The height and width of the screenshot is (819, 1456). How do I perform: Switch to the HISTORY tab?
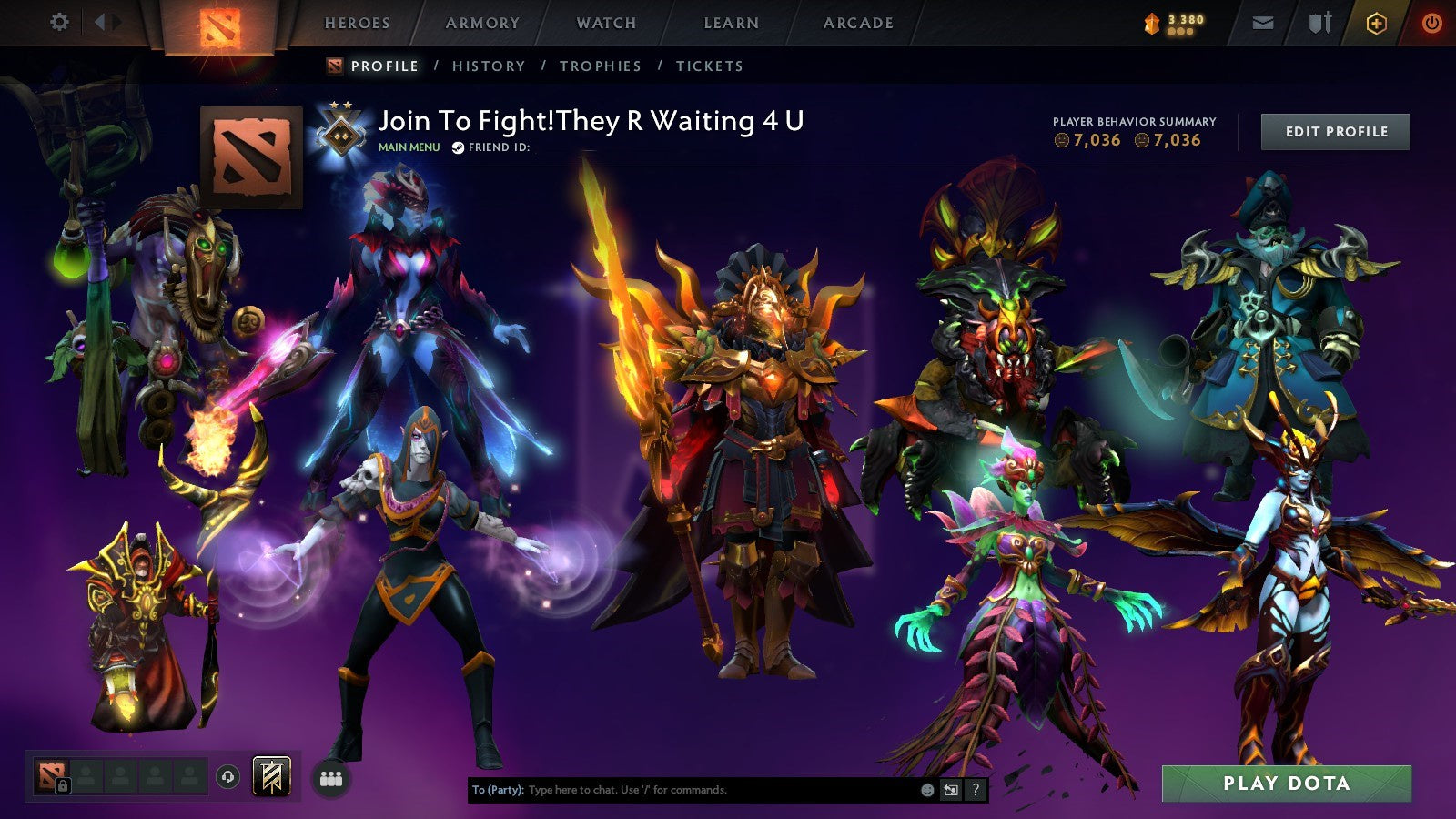tap(490, 66)
